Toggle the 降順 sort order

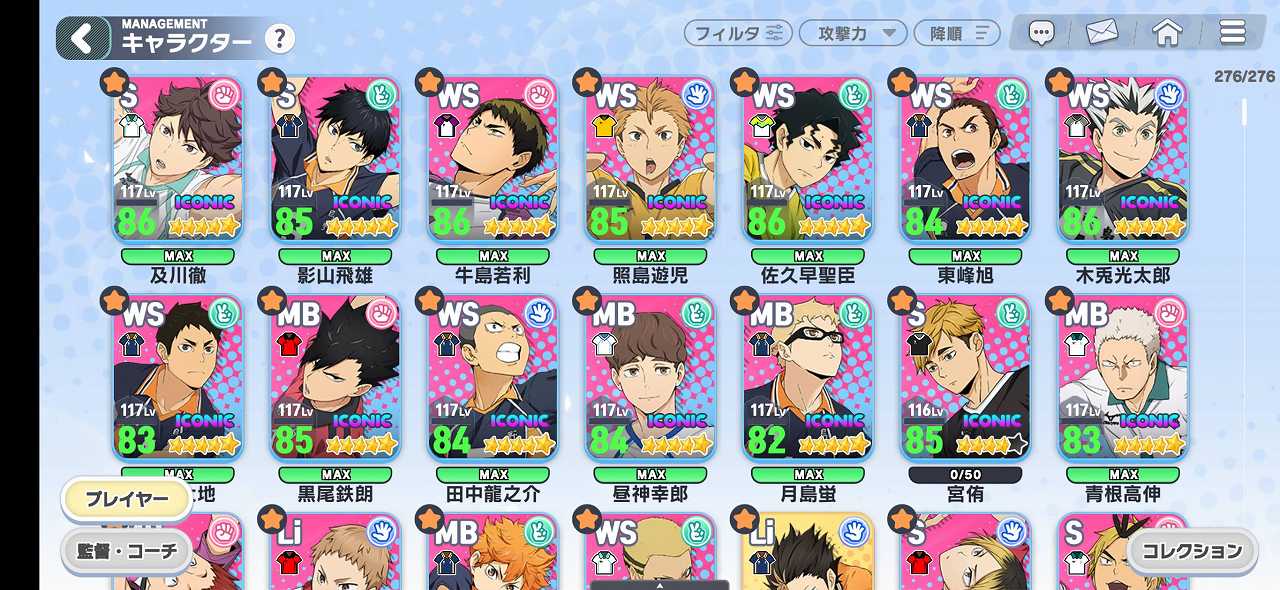click(956, 33)
